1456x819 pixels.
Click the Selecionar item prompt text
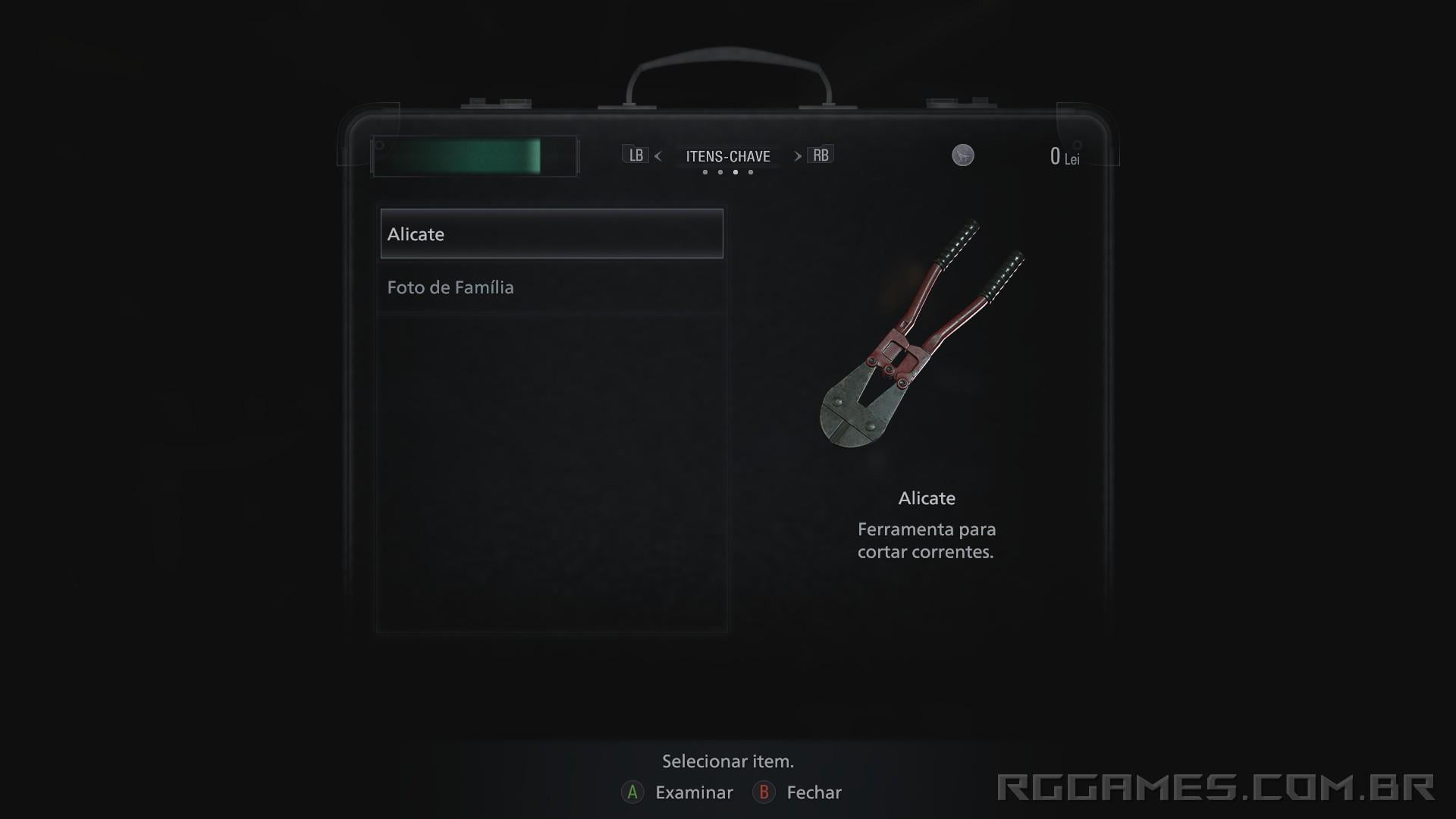click(728, 761)
